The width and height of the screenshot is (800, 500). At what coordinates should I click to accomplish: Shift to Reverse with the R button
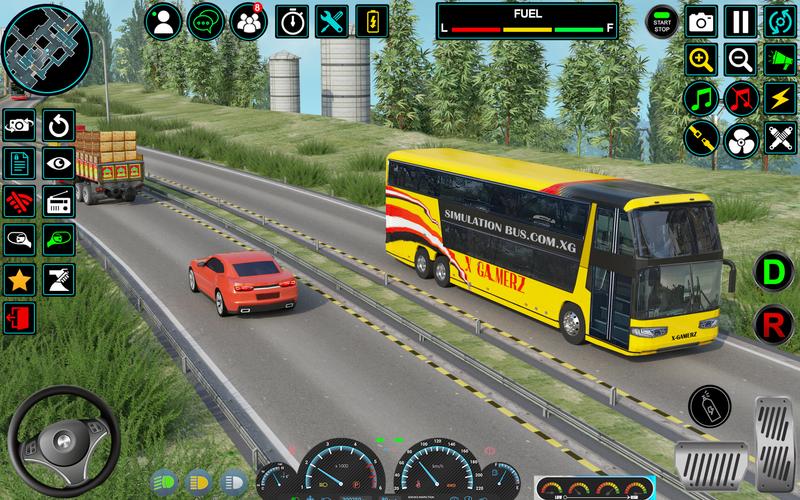tap(772, 324)
